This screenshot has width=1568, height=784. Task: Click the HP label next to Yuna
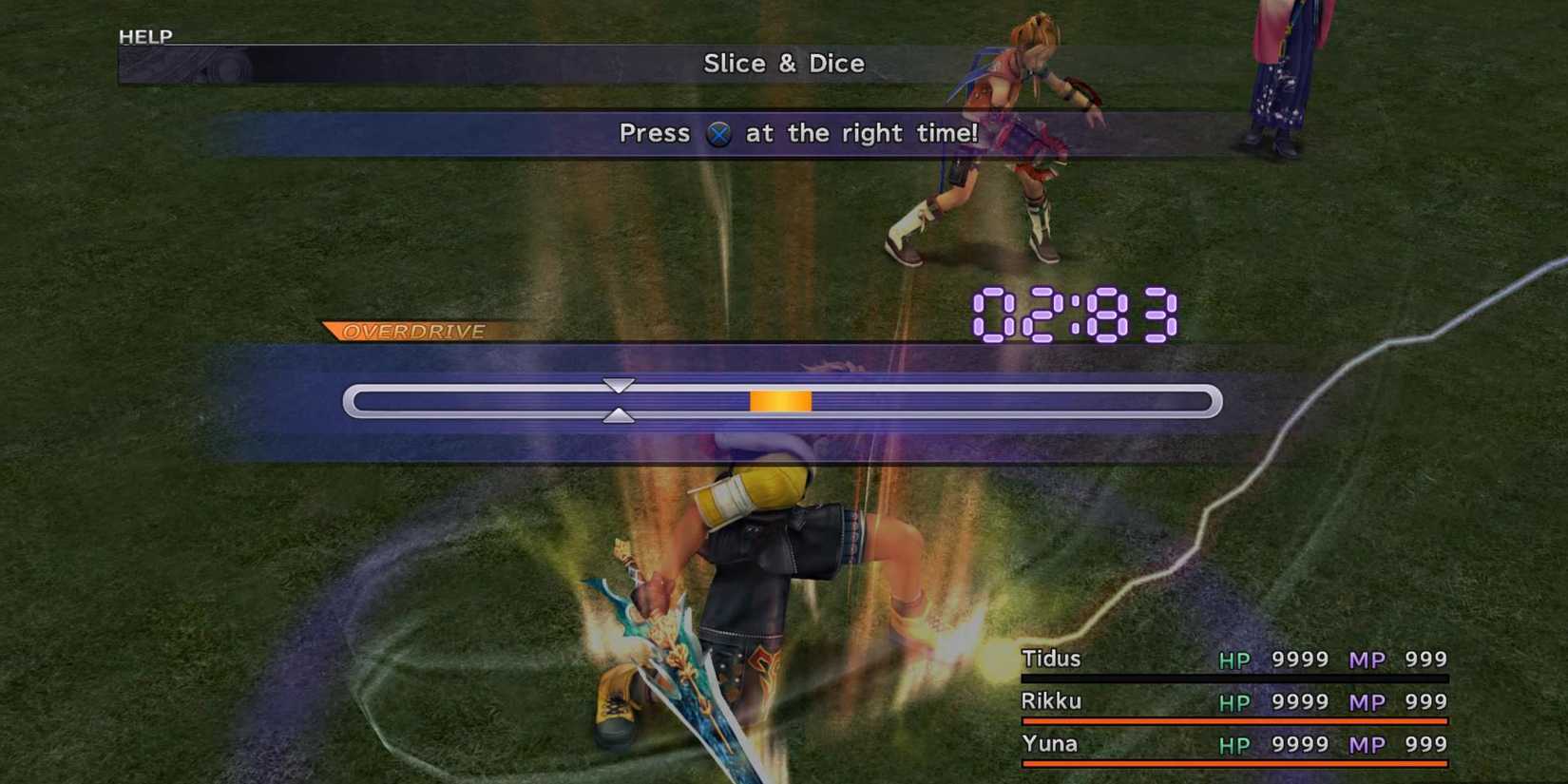1236,744
